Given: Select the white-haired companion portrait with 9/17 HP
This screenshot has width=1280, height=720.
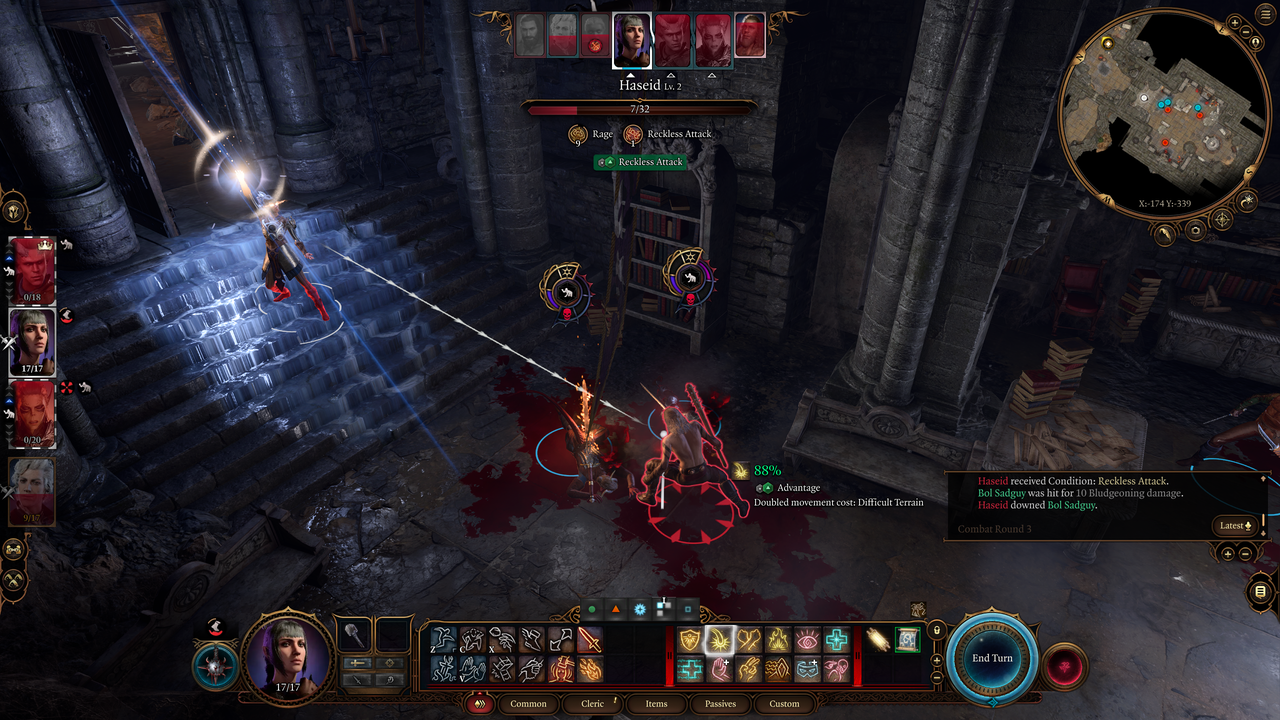Looking at the screenshot, I should click(x=32, y=490).
